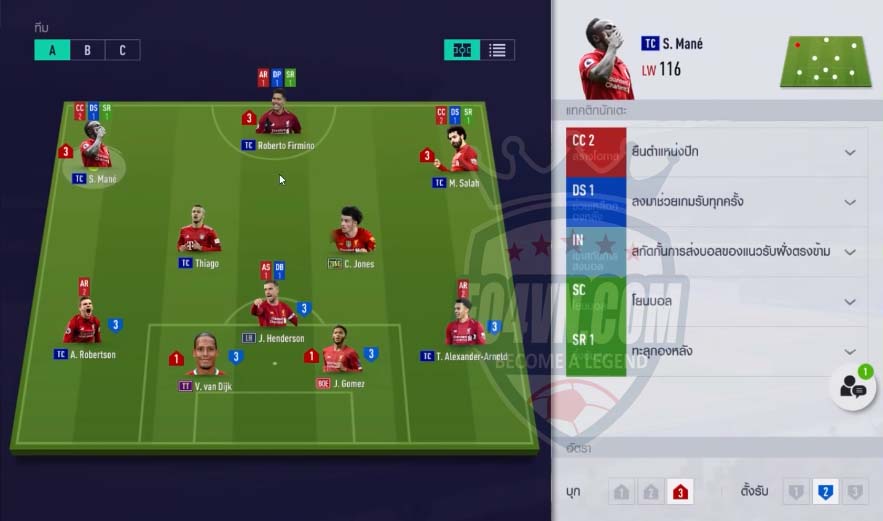Set defense rate to level 2
The height and width of the screenshot is (521, 883).
pos(824,491)
